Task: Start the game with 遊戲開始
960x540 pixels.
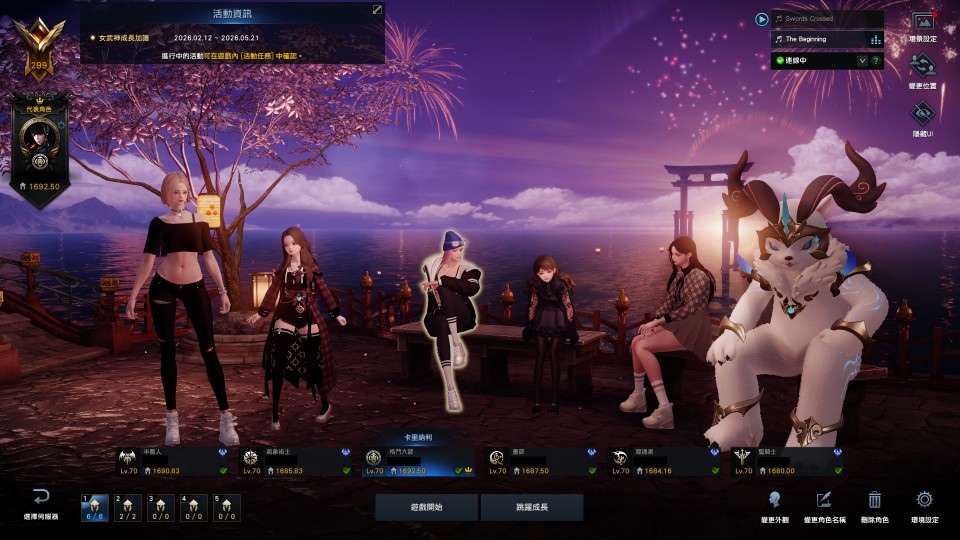Action: click(x=426, y=507)
